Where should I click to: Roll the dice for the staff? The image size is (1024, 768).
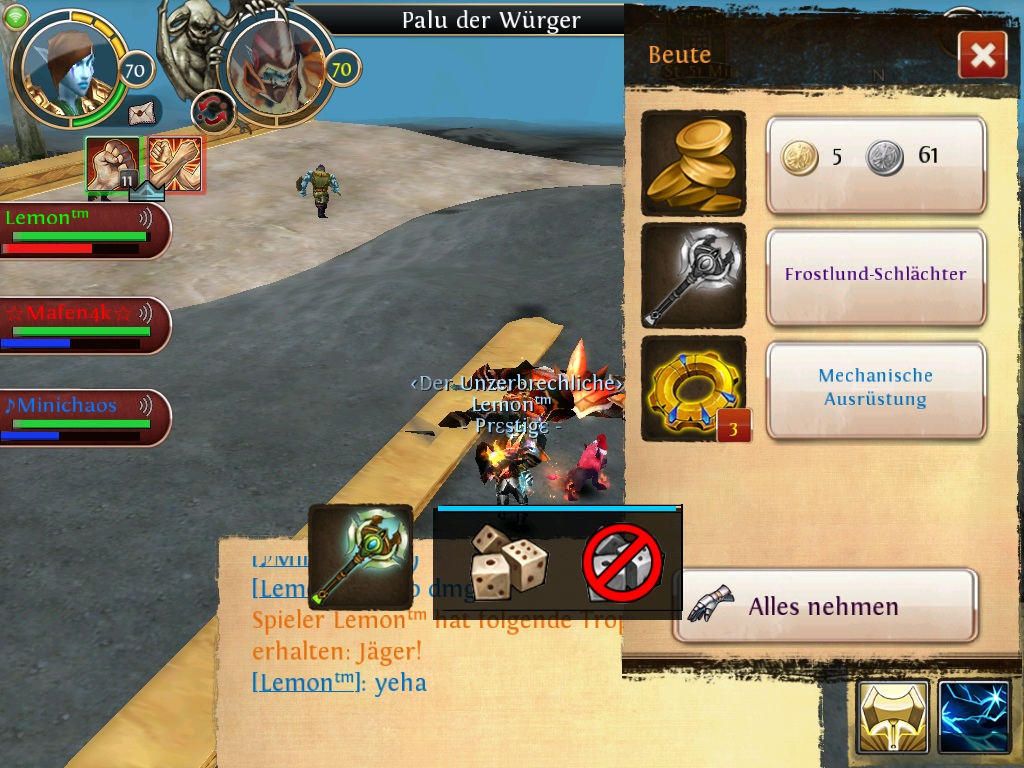coord(509,563)
